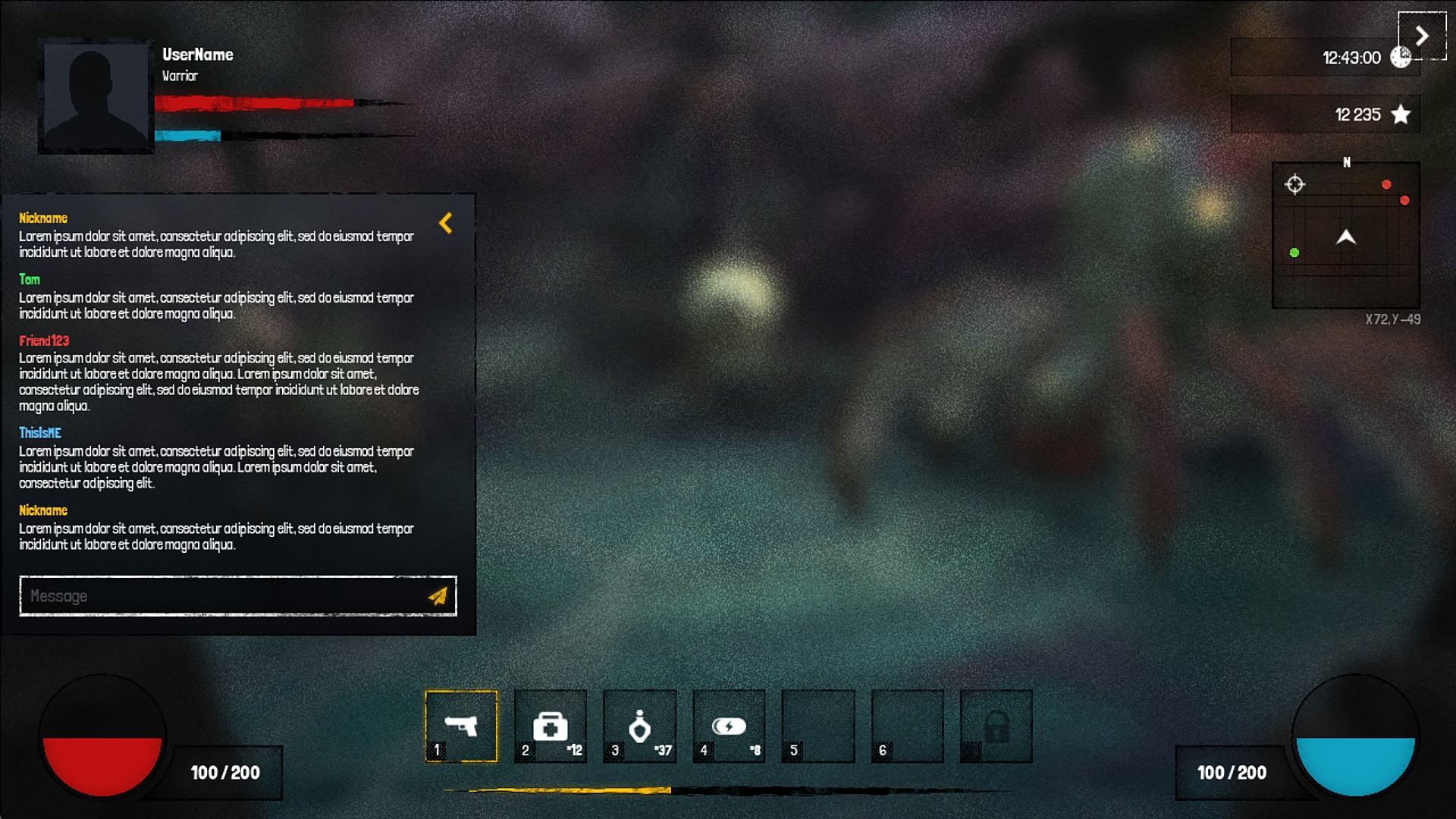Expand the top-right panel arrow
This screenshot has width=1456, height=819.
click(x=1422, y=36)
